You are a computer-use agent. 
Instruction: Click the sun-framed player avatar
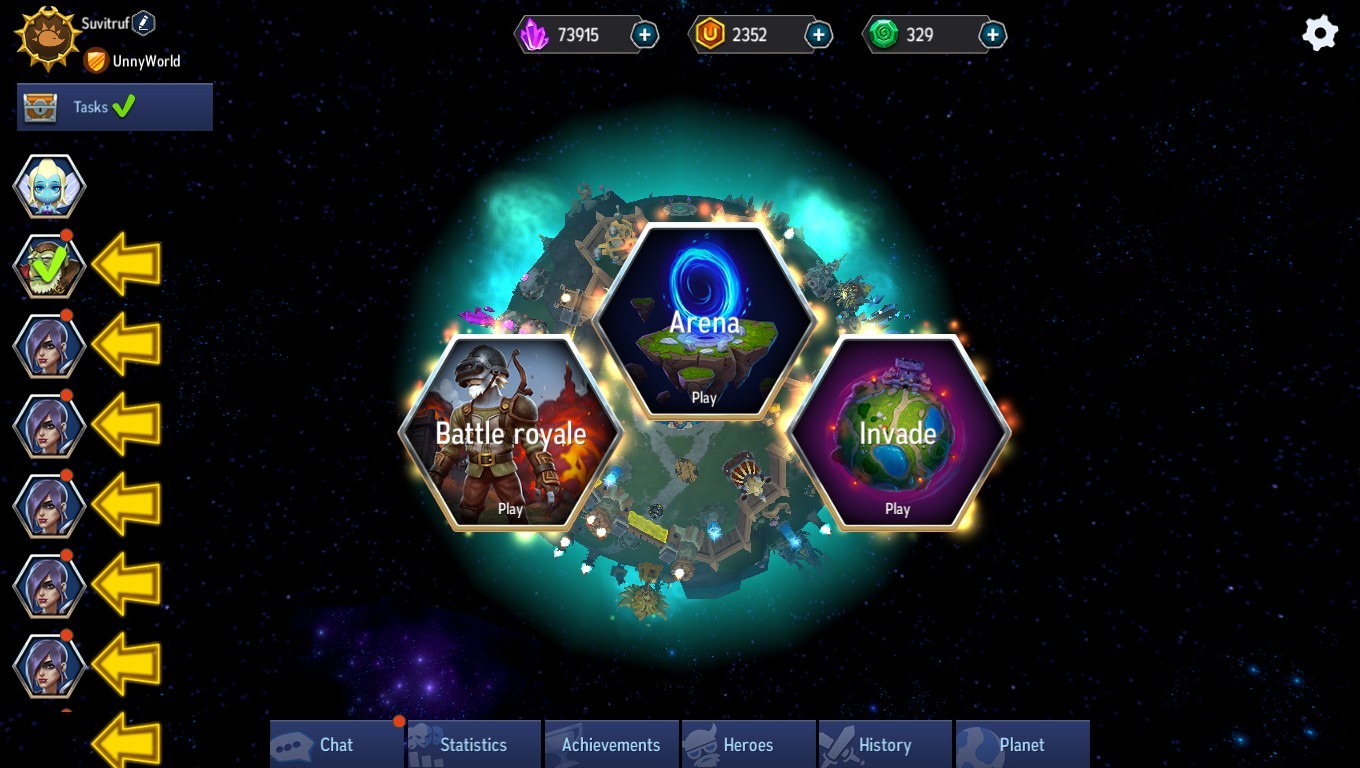click(x=47, y=39)
